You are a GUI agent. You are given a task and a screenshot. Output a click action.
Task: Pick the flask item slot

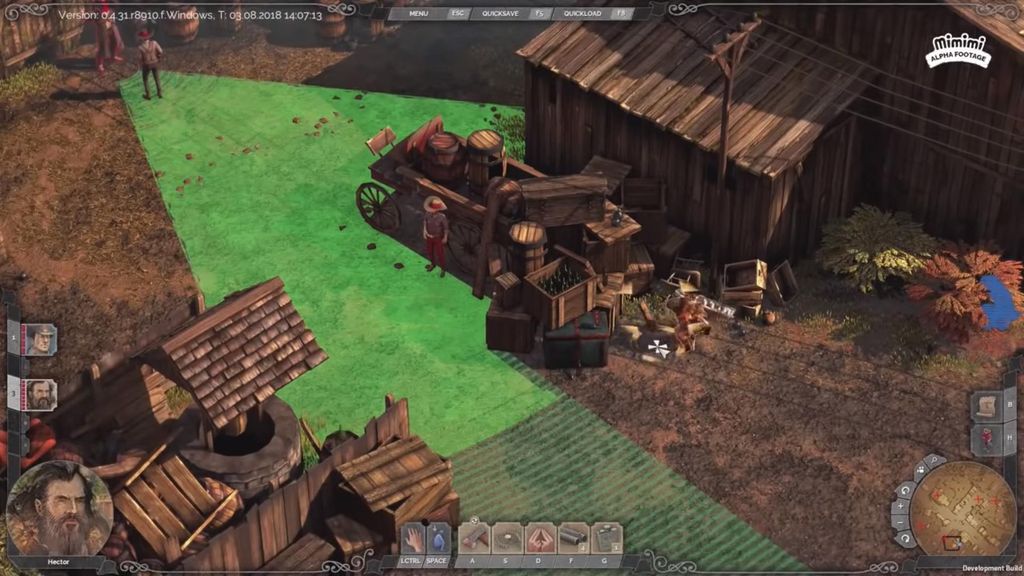(x=606, y=538)
